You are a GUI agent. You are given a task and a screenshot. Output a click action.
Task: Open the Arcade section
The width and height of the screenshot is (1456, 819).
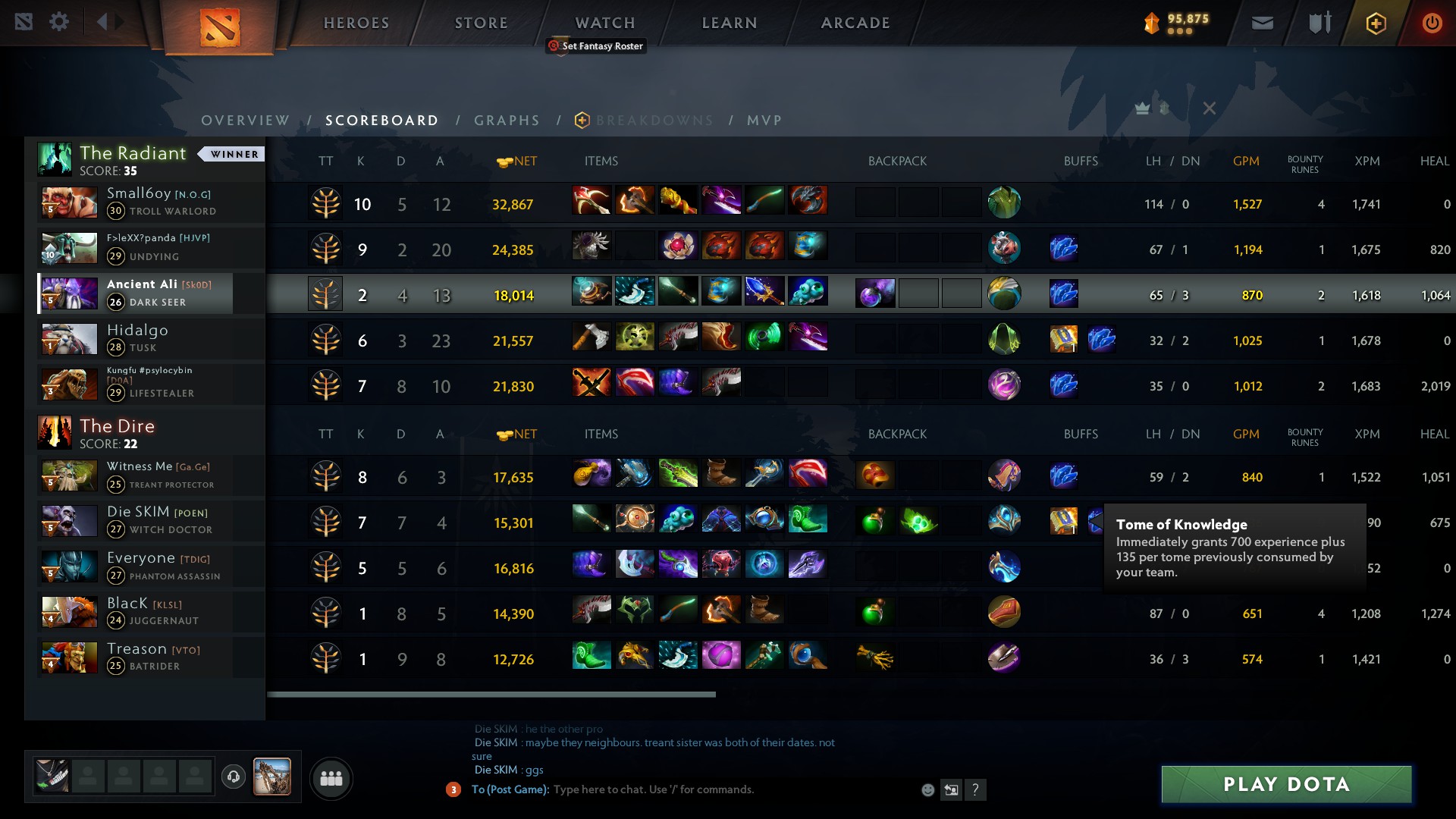click(855, 23)
